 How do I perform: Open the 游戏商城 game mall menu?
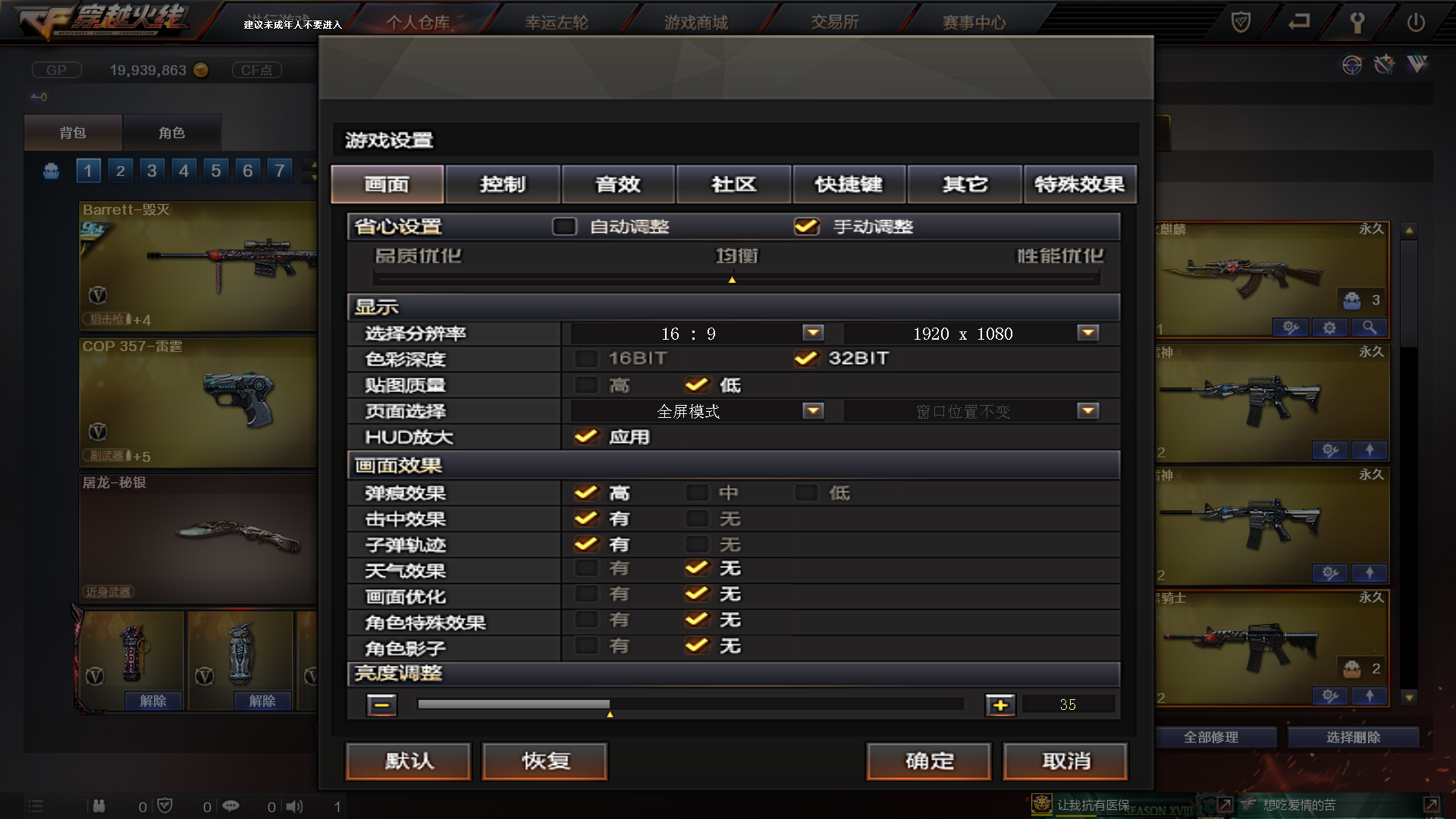pos(695,22)
